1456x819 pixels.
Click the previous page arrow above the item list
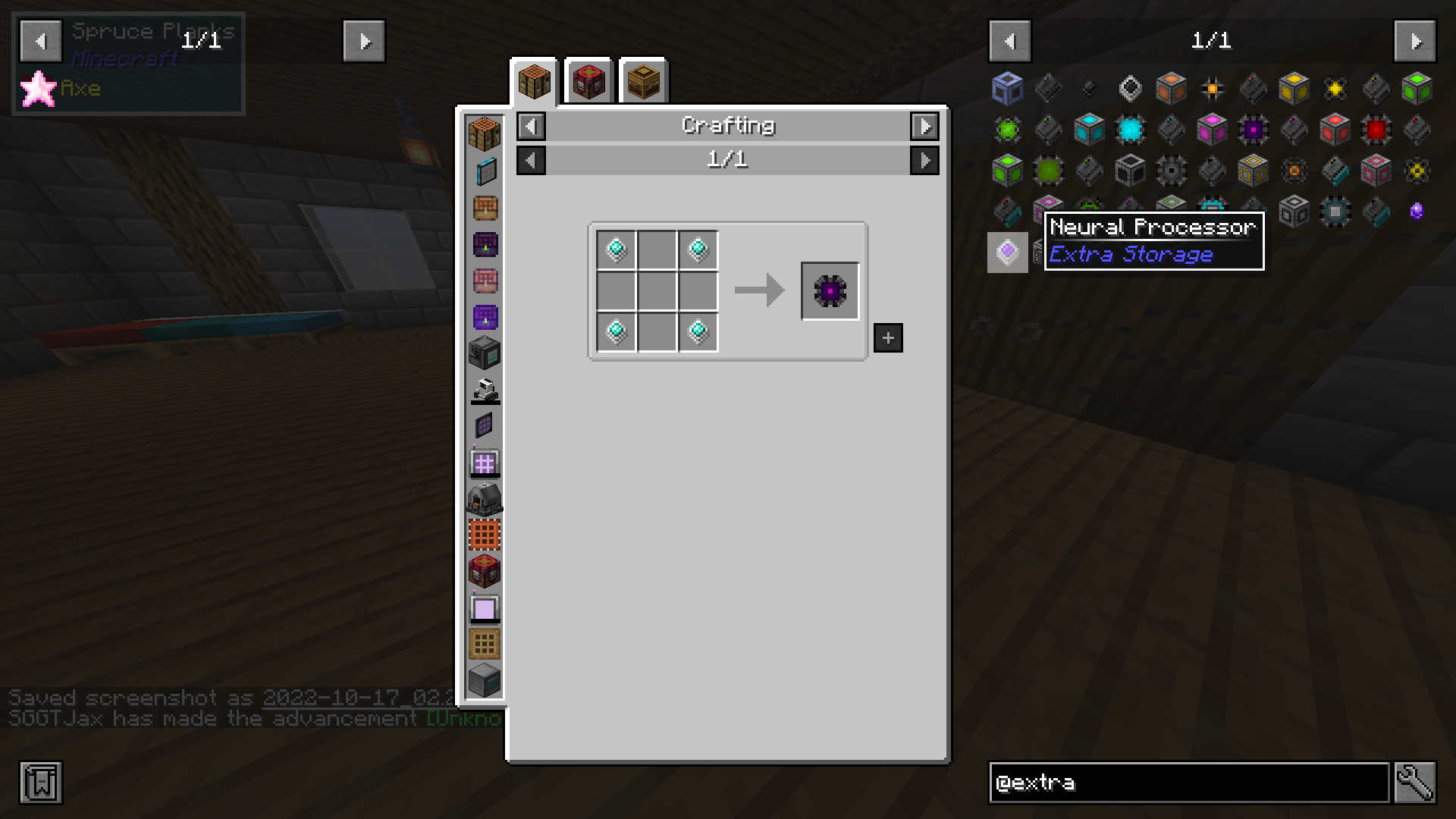tap(1009, 41)
